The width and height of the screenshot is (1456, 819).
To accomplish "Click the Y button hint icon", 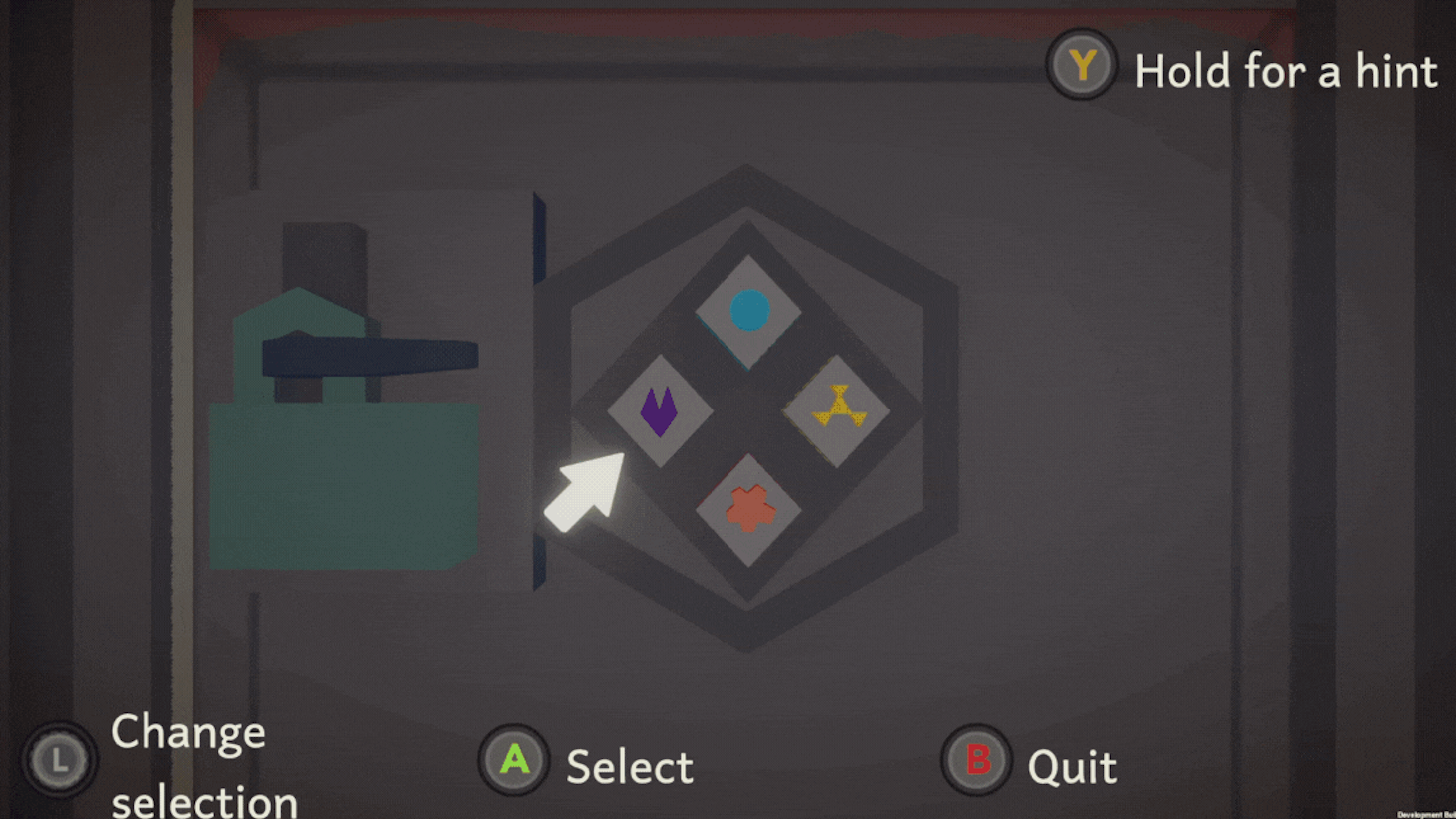I will tap(1081, 68).
